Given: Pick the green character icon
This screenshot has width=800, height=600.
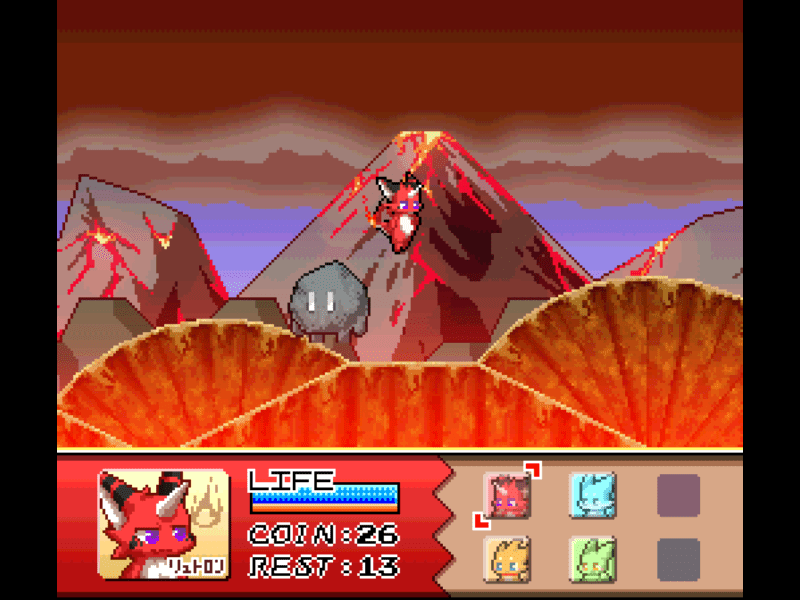Looking at the screenshot, I should pyautogui.click(x=592, y=559).
